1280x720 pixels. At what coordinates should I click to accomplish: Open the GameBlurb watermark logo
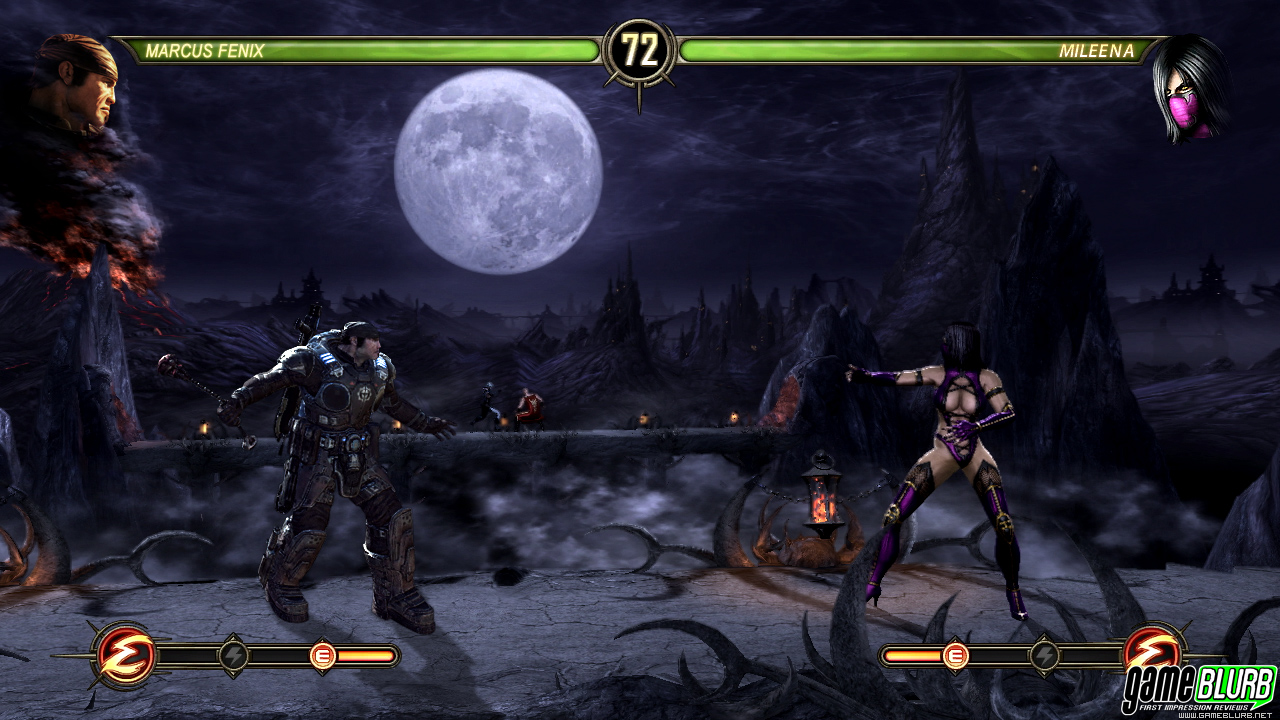pos(1198,688)
